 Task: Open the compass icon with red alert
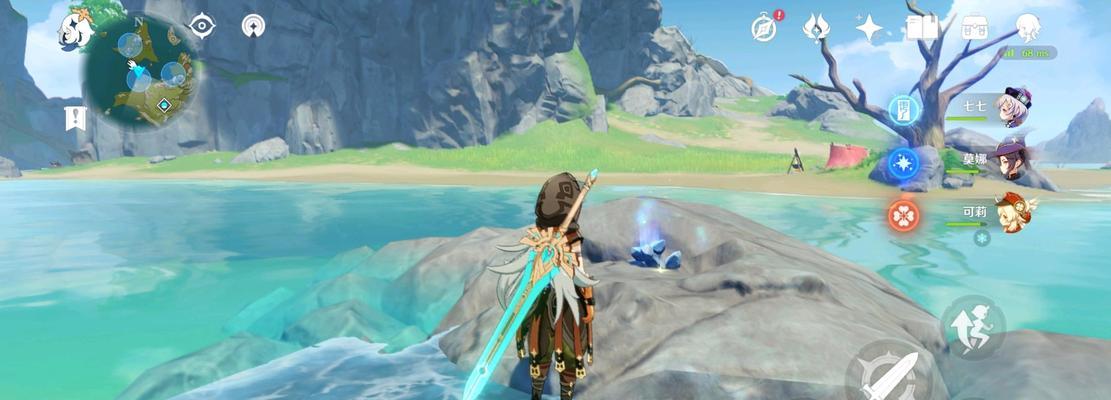pyautogui.click(x=766, y=28)
